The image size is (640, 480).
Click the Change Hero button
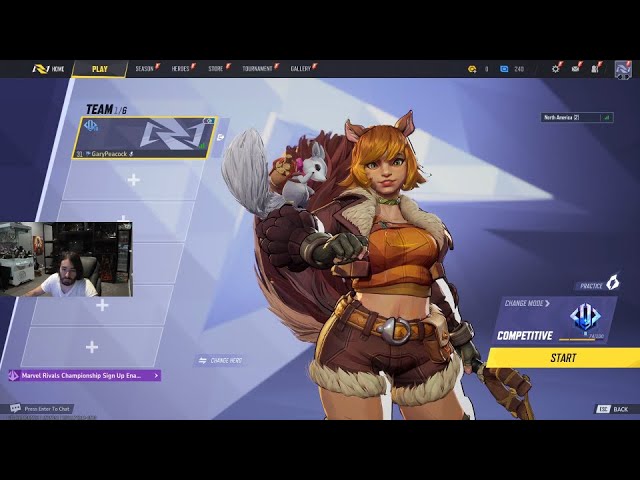point(221,360)
